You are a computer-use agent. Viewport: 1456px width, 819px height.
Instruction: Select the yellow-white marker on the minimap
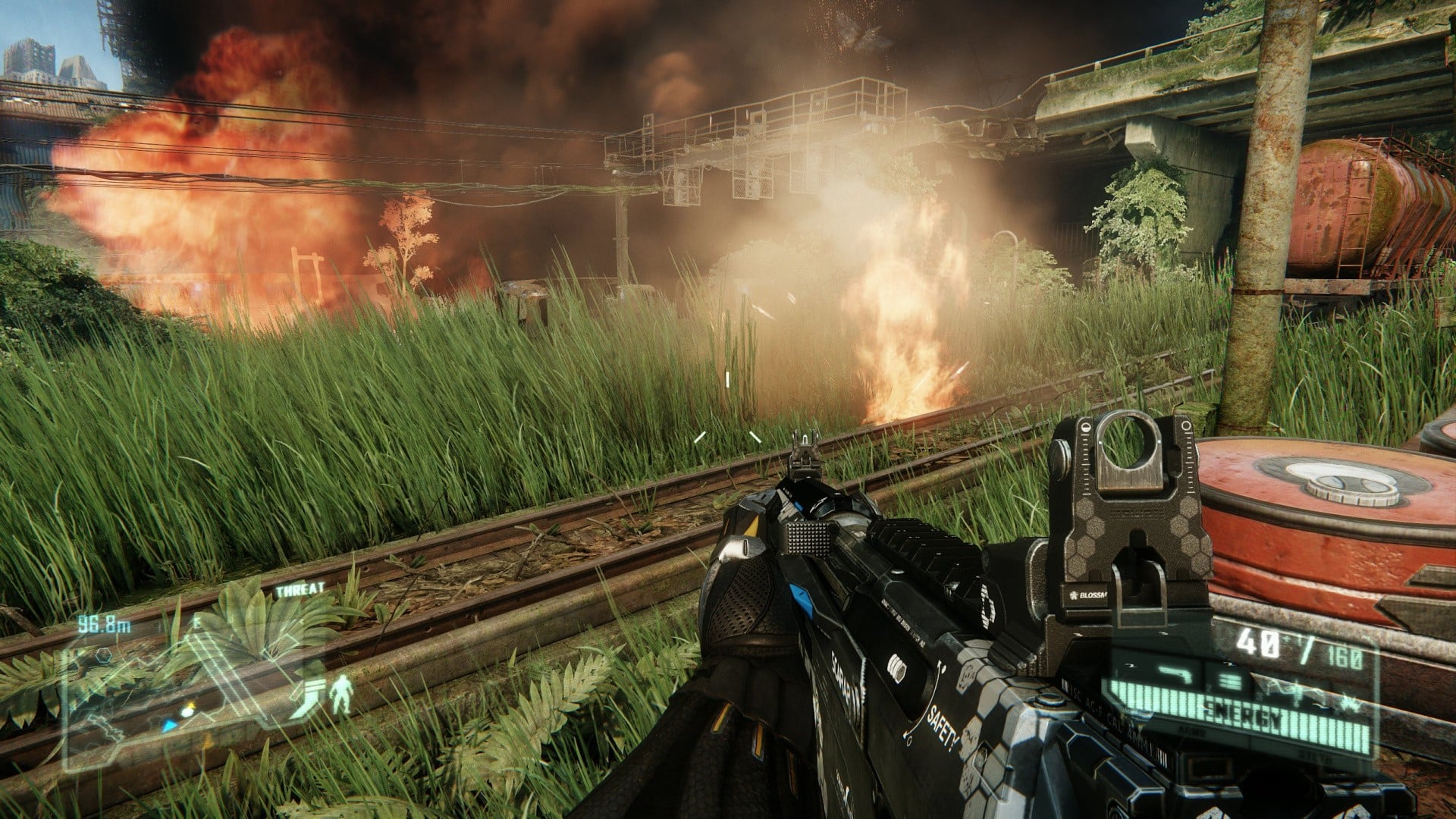187,710
